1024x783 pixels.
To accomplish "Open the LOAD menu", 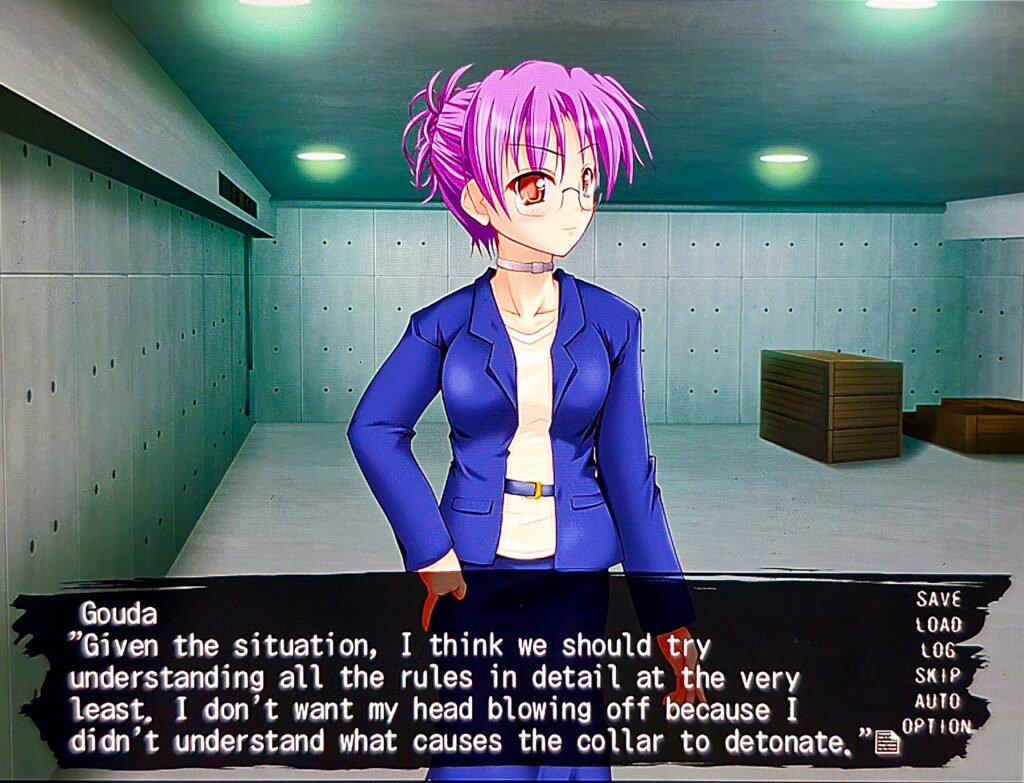I will 937,625.
